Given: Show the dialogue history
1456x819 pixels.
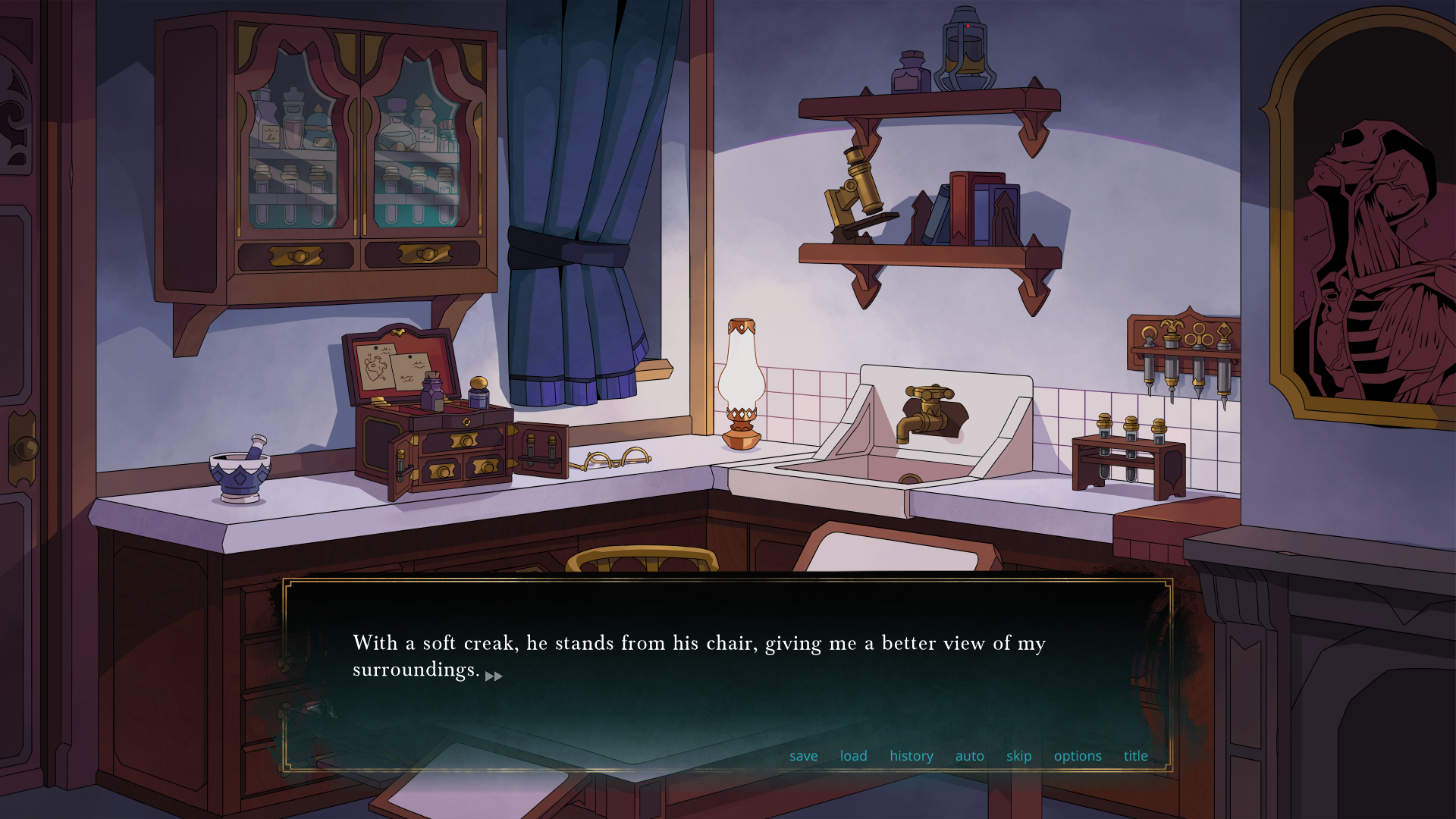Looking at the screenshot, I should click(911, 756).
